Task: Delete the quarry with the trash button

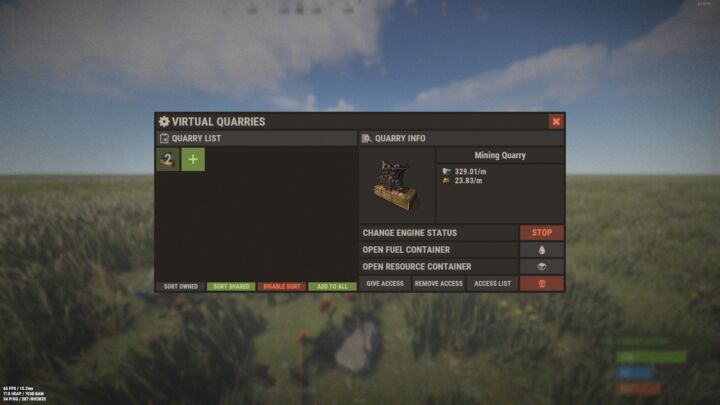Action: pyautogui.click(x=542, y=284)
